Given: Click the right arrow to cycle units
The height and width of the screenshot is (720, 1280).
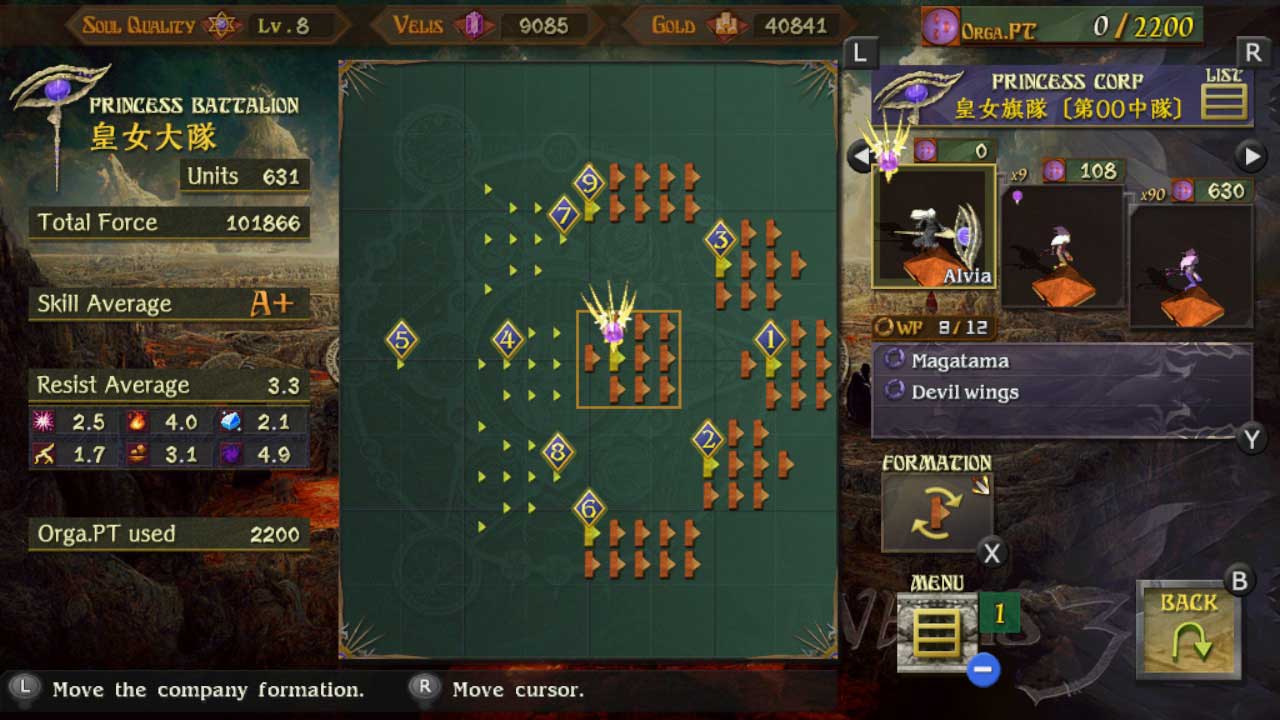Looking at the screenshot, I should point(1249,156).
